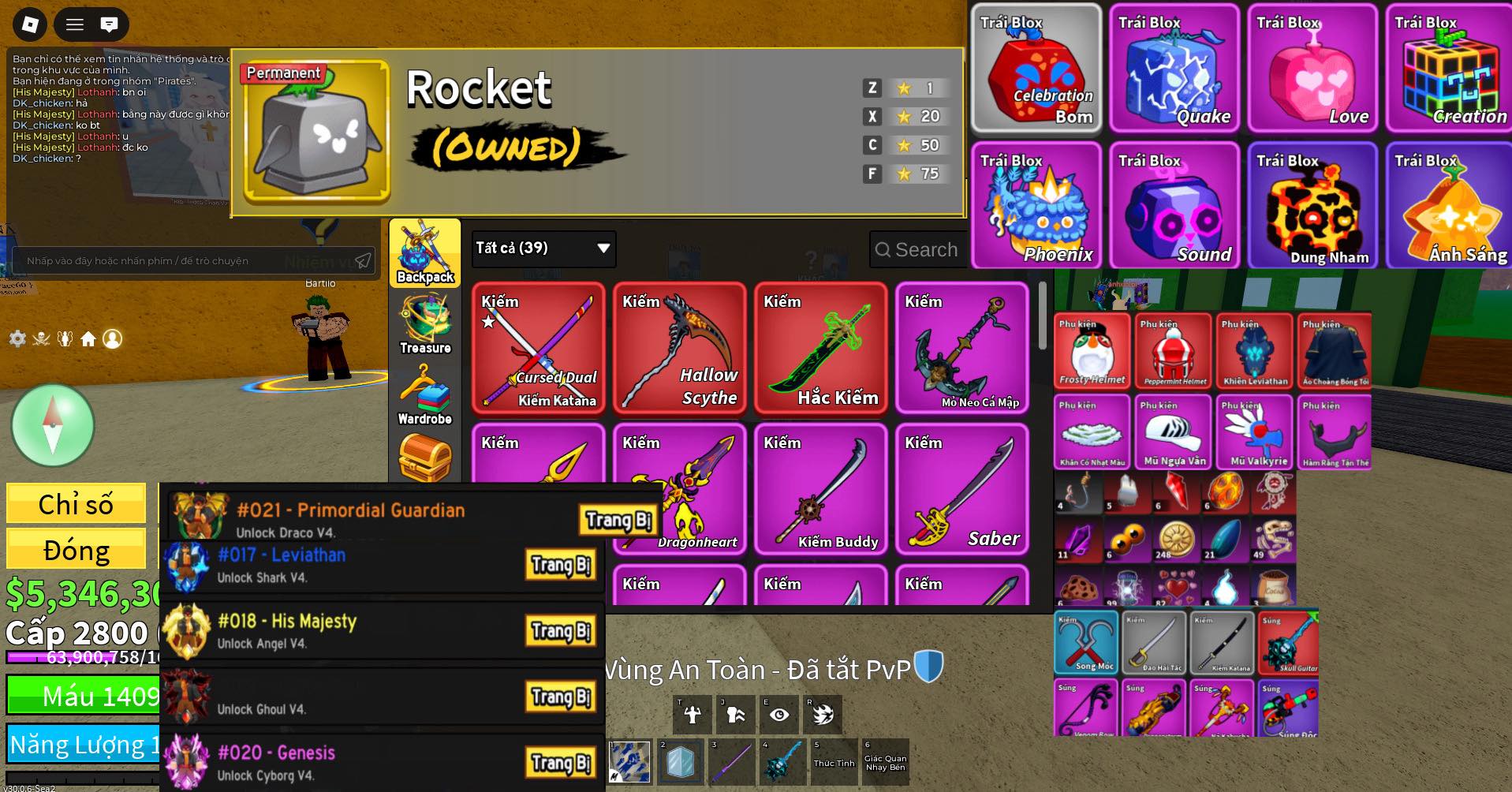
Task: Equip the Primordial Guardian title
Action: pyautogui.click(x=618, y=520)
